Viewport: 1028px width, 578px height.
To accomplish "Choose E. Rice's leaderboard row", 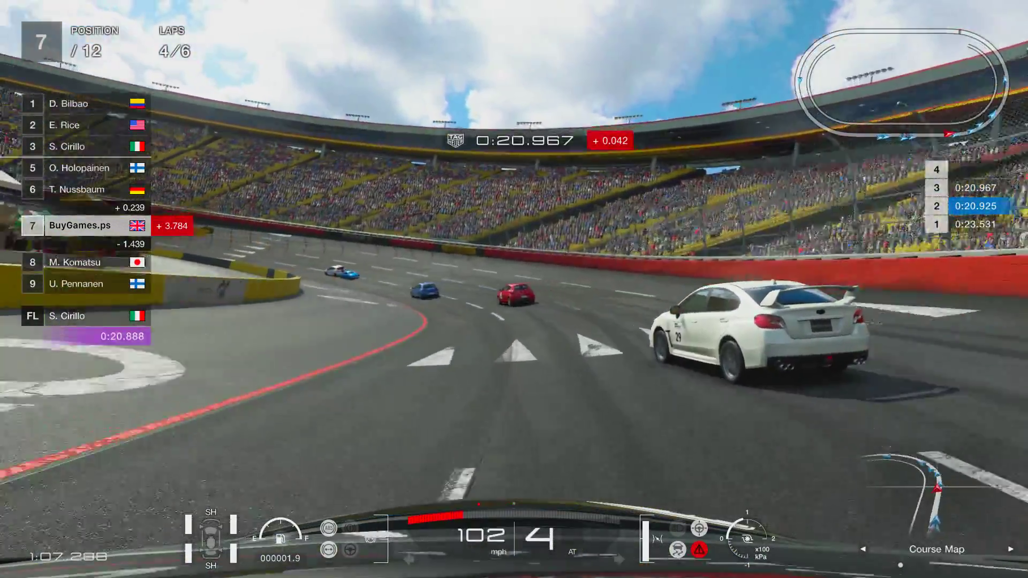I will click(x=85, y=125).
